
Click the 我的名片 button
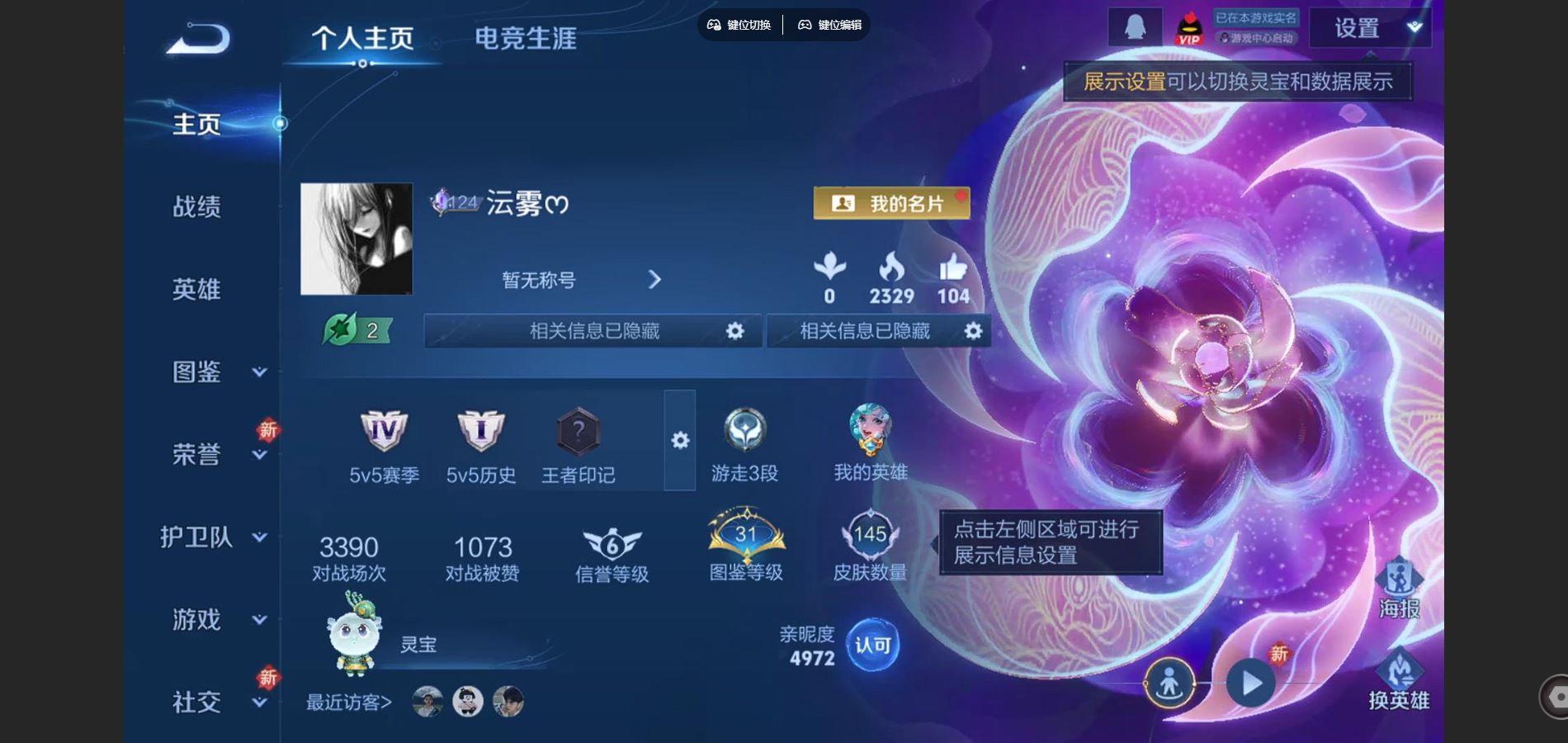(890, 201)
